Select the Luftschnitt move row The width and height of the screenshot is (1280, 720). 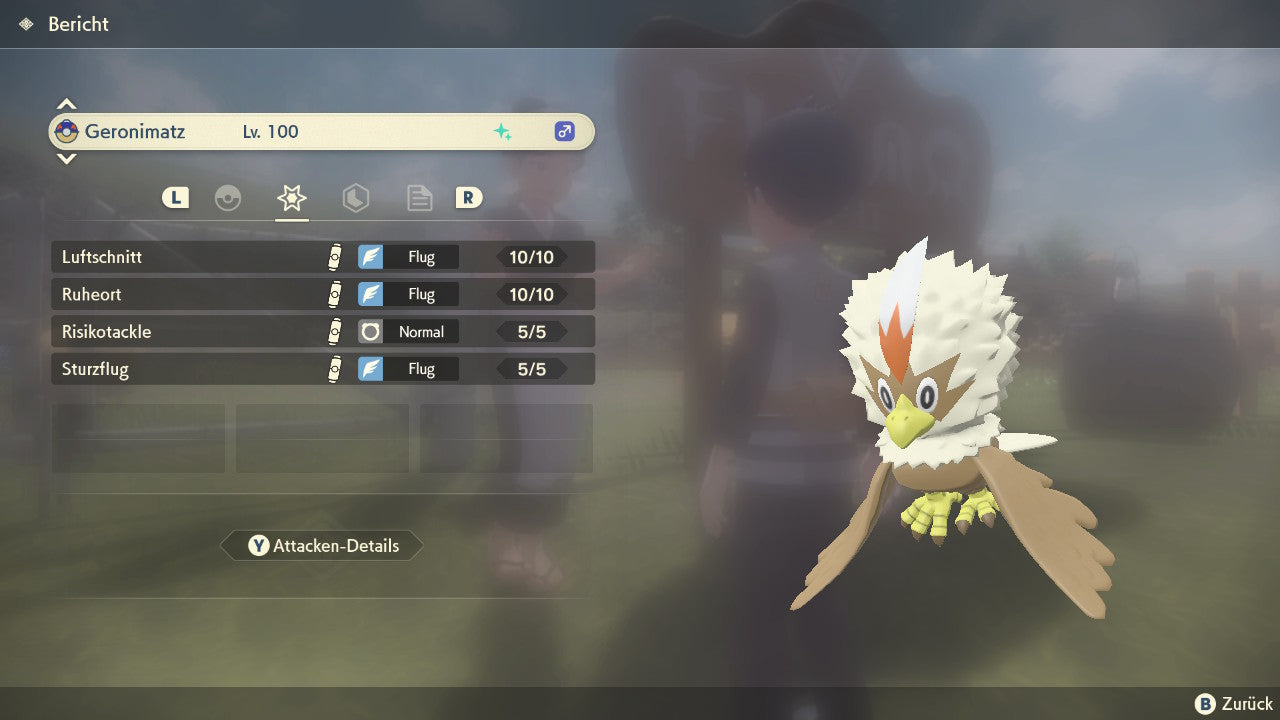point(322,257)
